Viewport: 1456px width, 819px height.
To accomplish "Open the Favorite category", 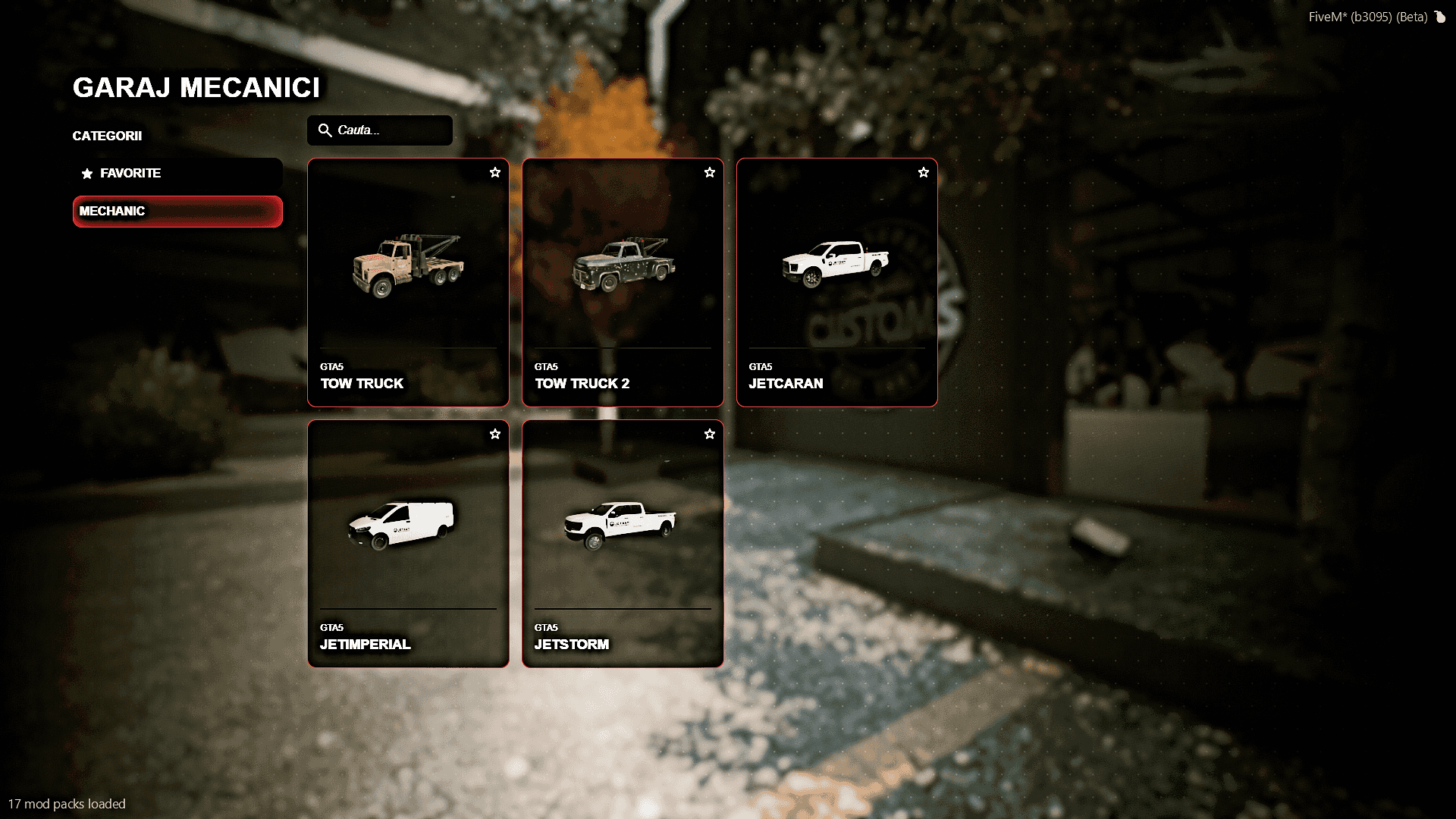I will click(x=177, y=174).
